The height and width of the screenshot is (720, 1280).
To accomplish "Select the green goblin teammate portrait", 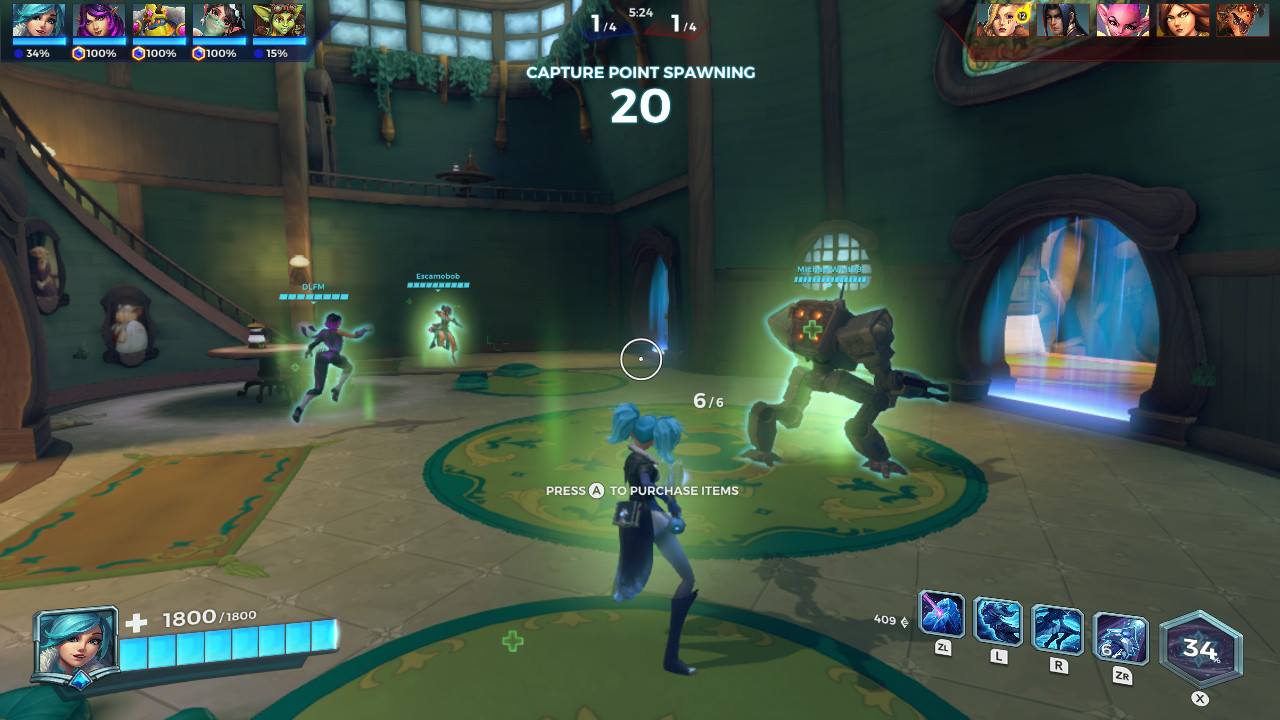I will coord(279,22).
